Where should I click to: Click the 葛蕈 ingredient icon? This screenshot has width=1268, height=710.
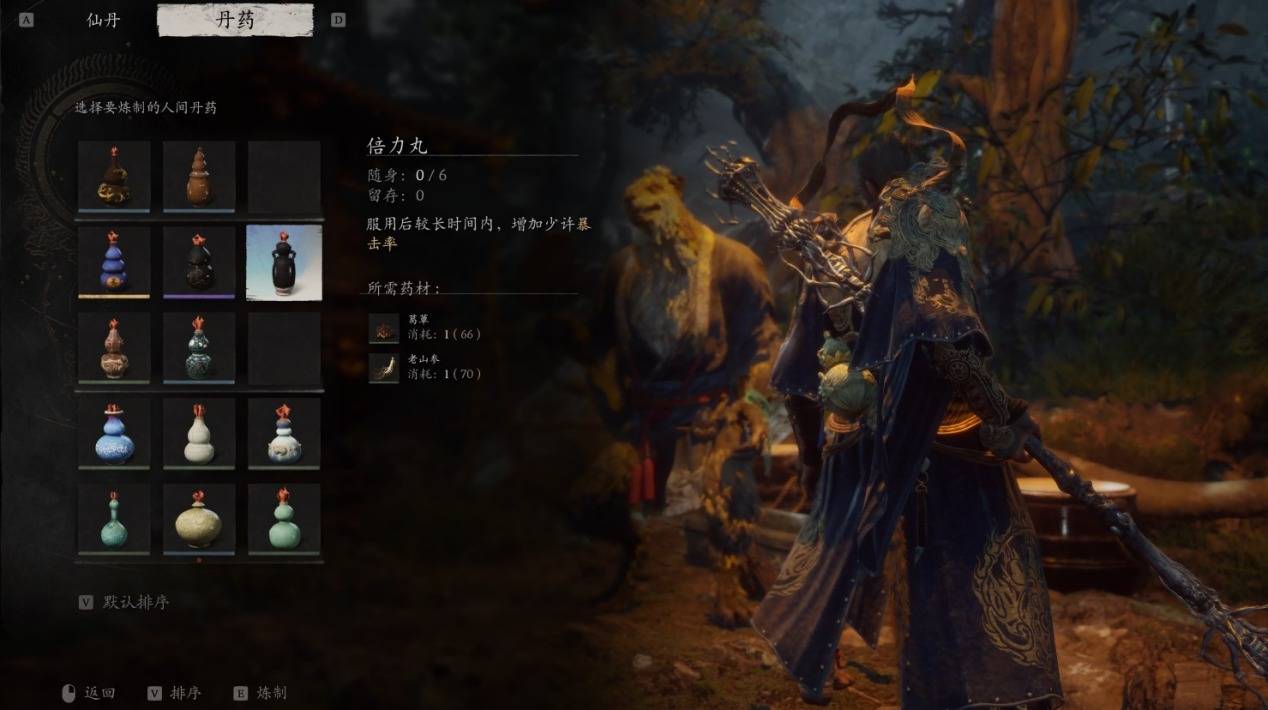pyautogui.click(x=383, y=328)
